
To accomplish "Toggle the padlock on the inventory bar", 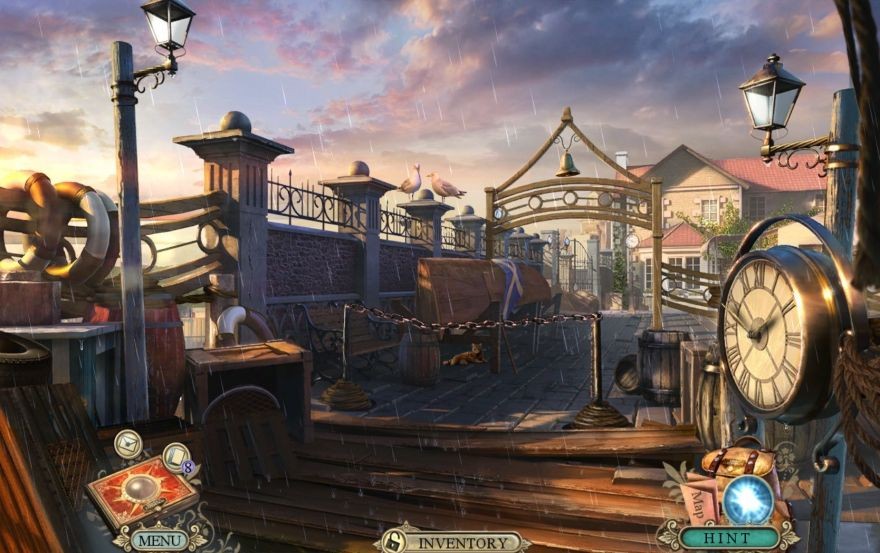I will click(x=395, y=542).
